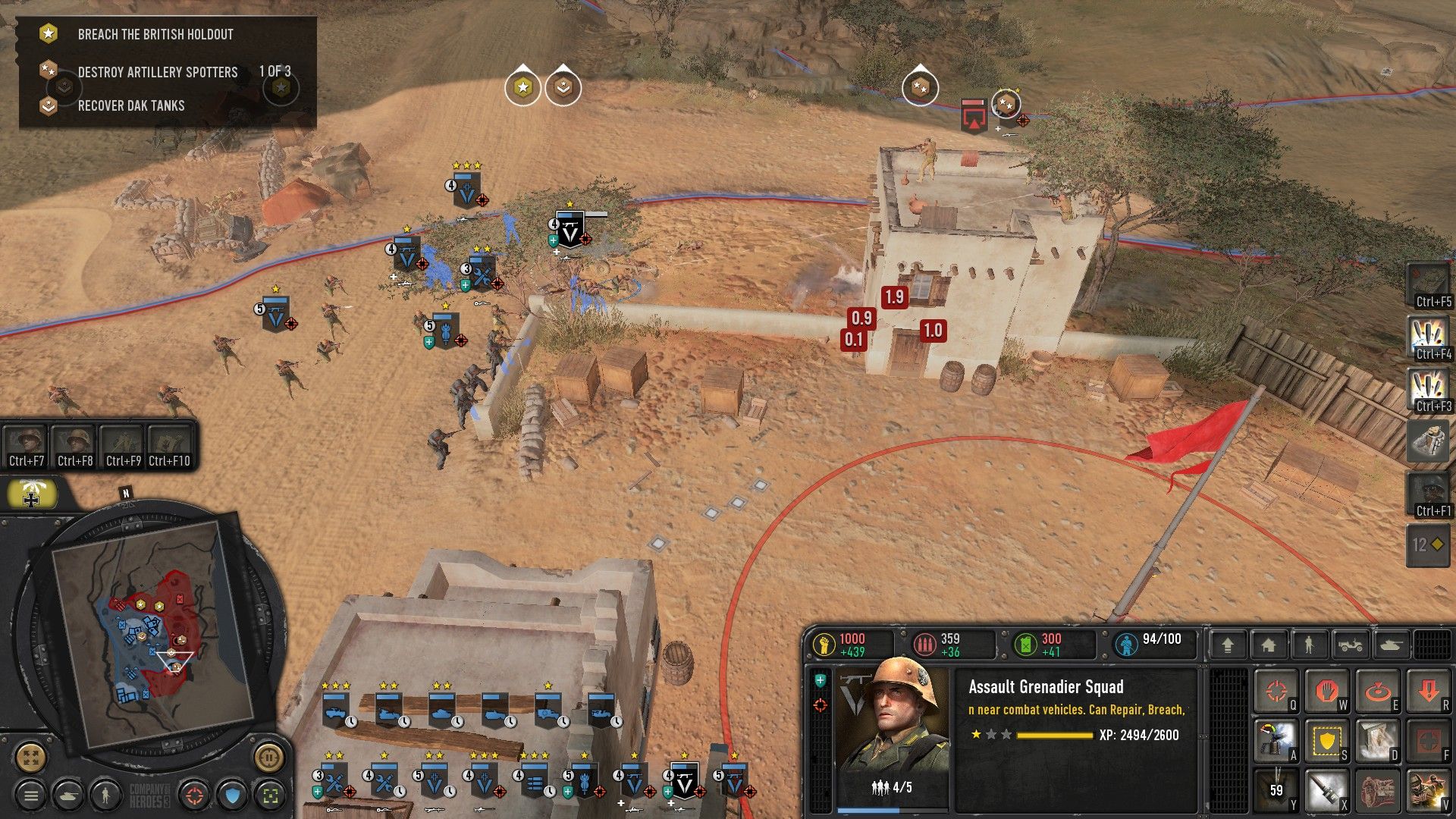Issue the stop command with the hand icon
This screenshot has width=1456, height=819.
(x=1326, y=691)
